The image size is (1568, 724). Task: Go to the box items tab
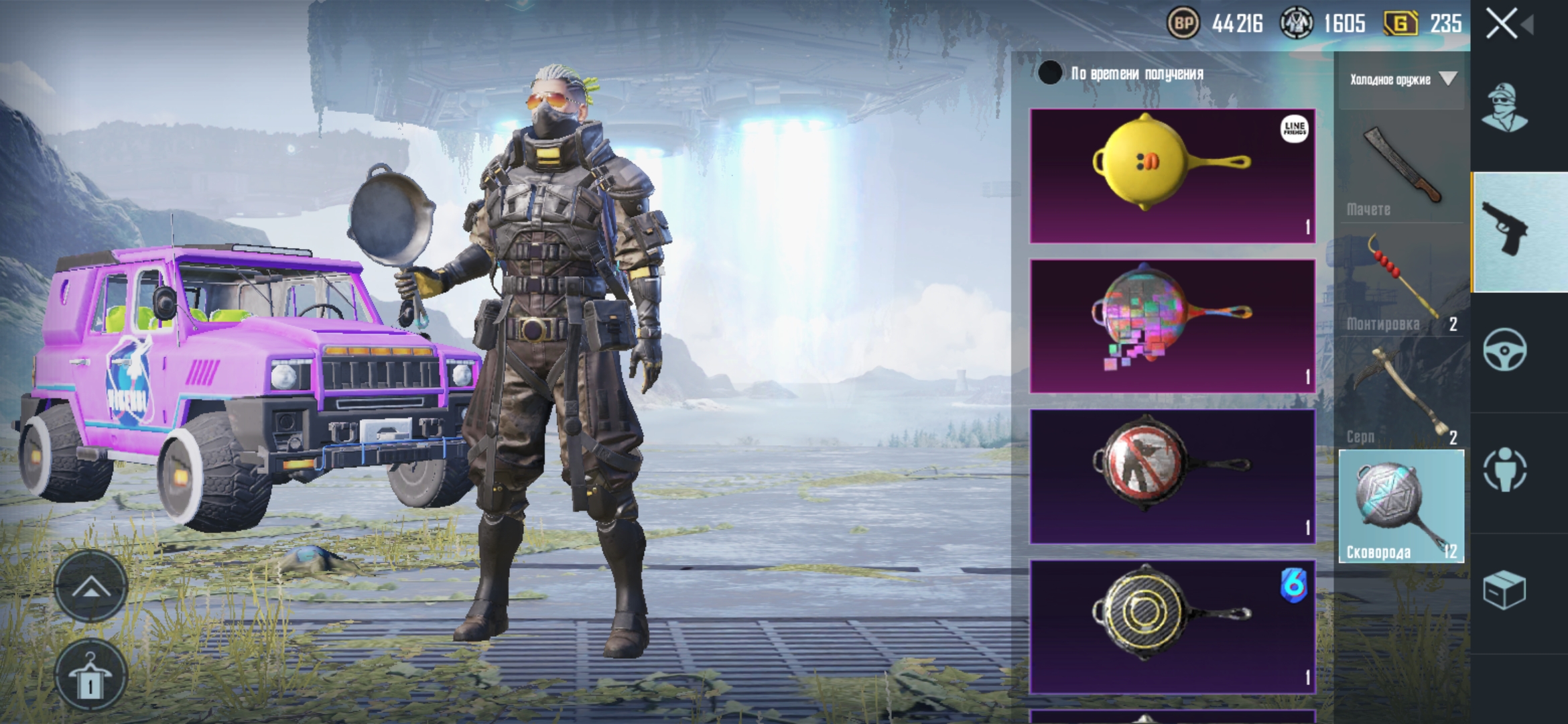pyautogui.click(x=1505, y=590)
